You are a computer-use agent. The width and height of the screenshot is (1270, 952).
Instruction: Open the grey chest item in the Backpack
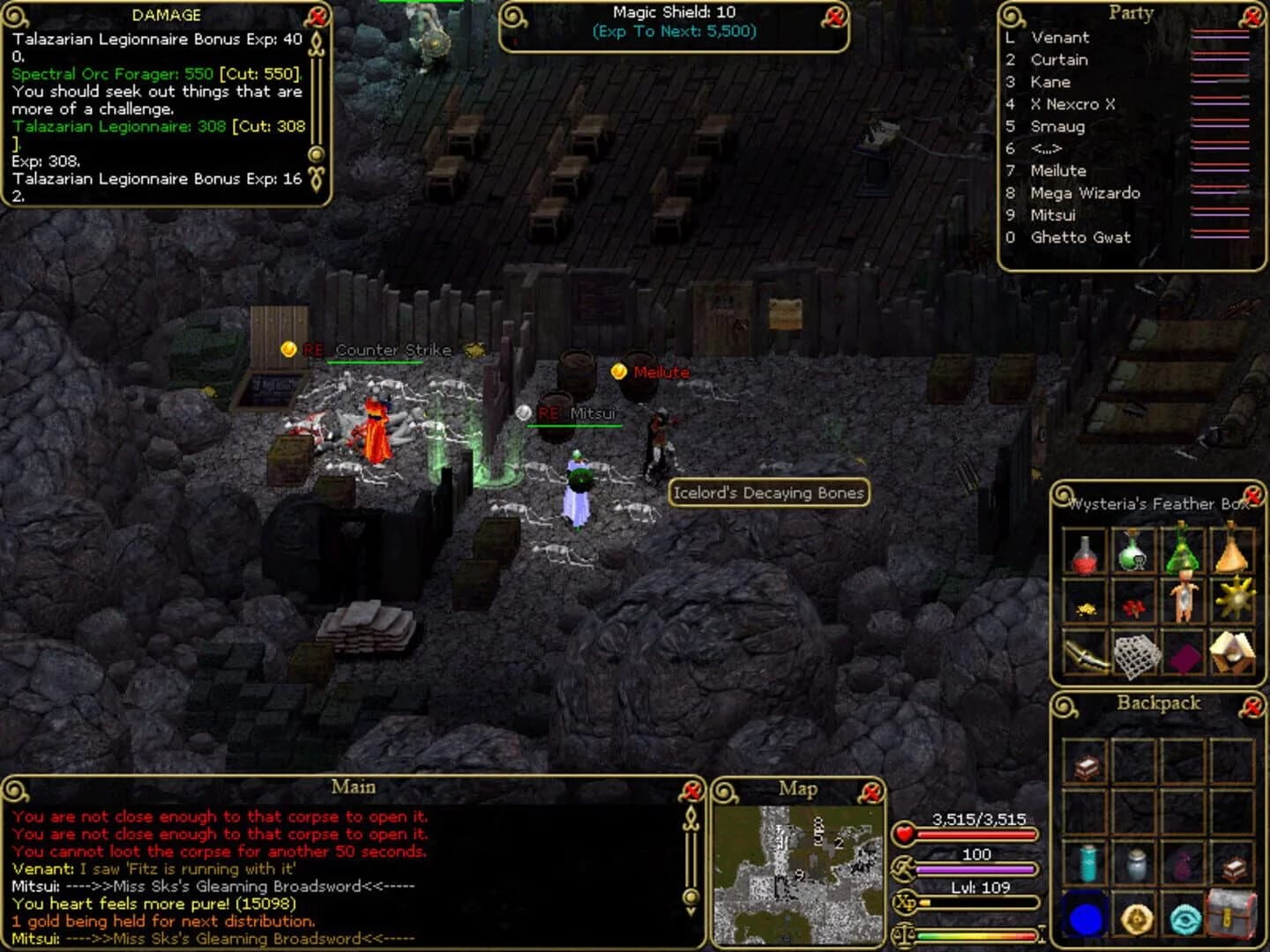(1232, 913)
